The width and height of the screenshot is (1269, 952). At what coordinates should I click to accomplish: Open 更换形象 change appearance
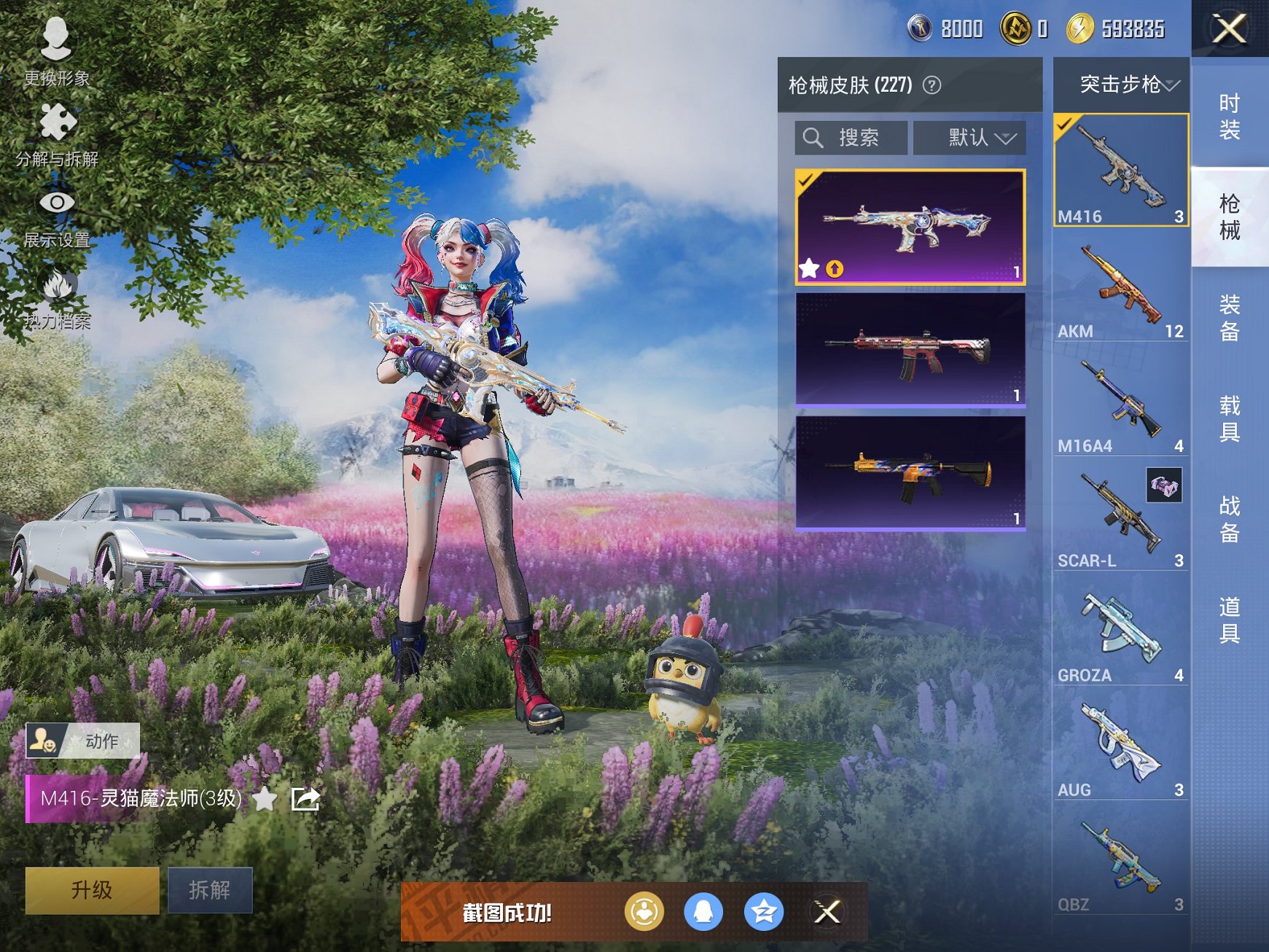point(56,51)
